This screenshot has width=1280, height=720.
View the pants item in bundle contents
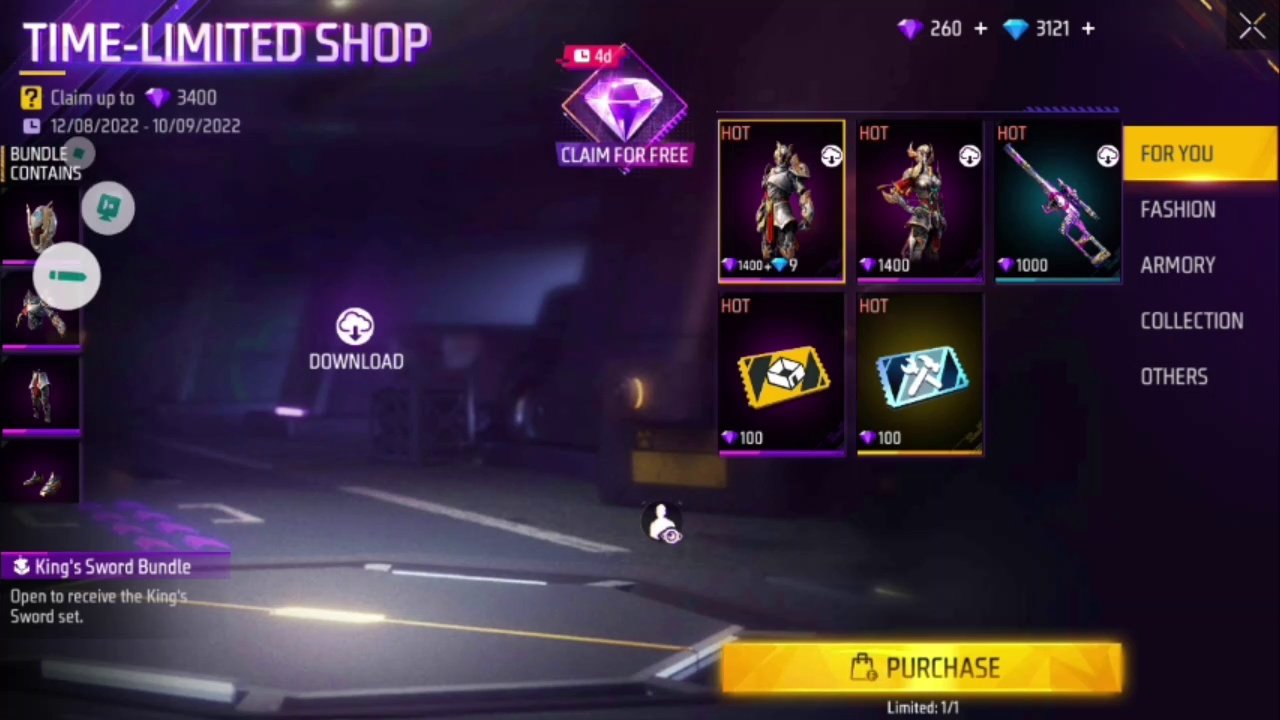40,395
